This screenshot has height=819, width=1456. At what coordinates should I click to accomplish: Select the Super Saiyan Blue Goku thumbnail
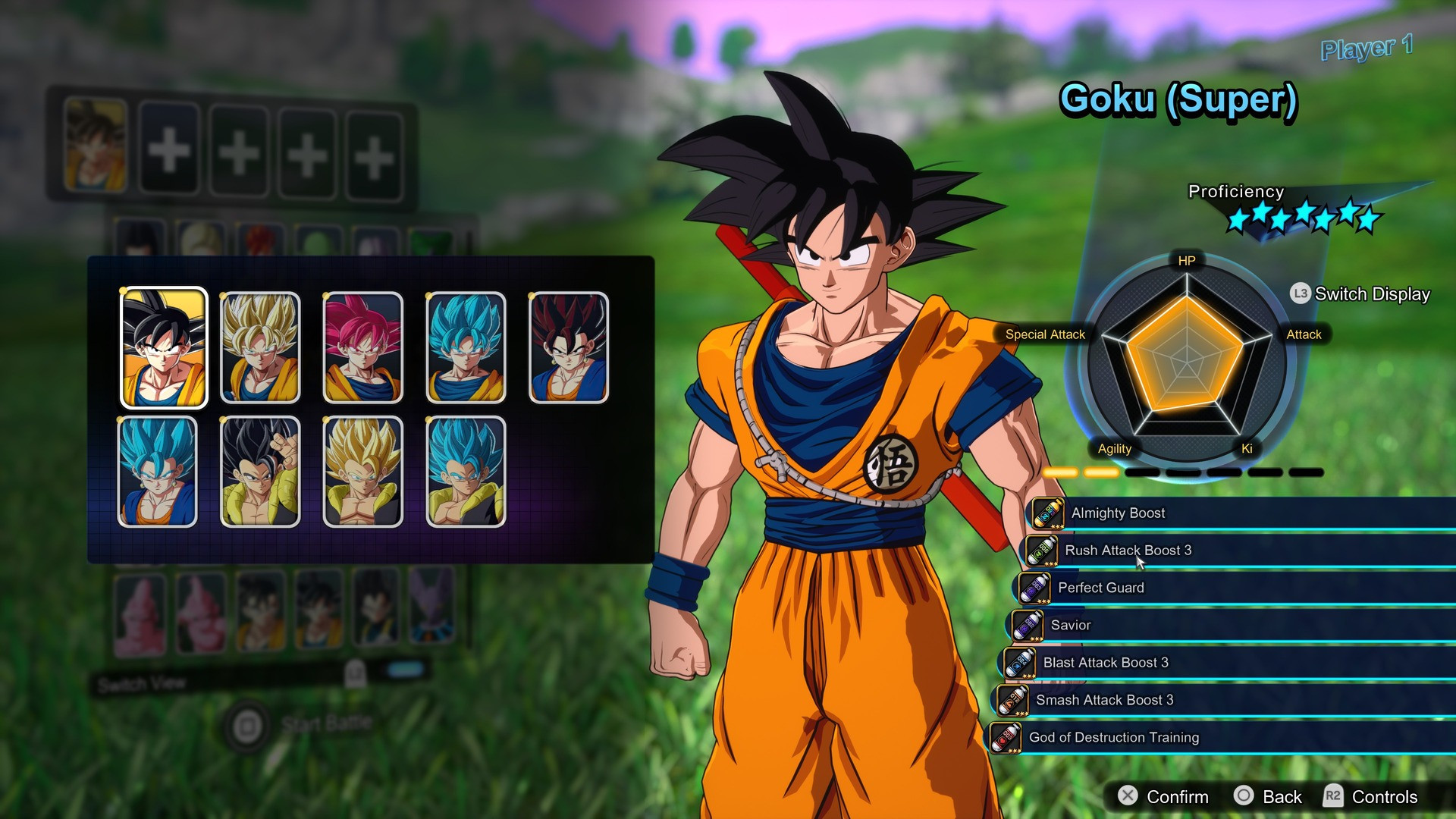(x=466, y=347)
